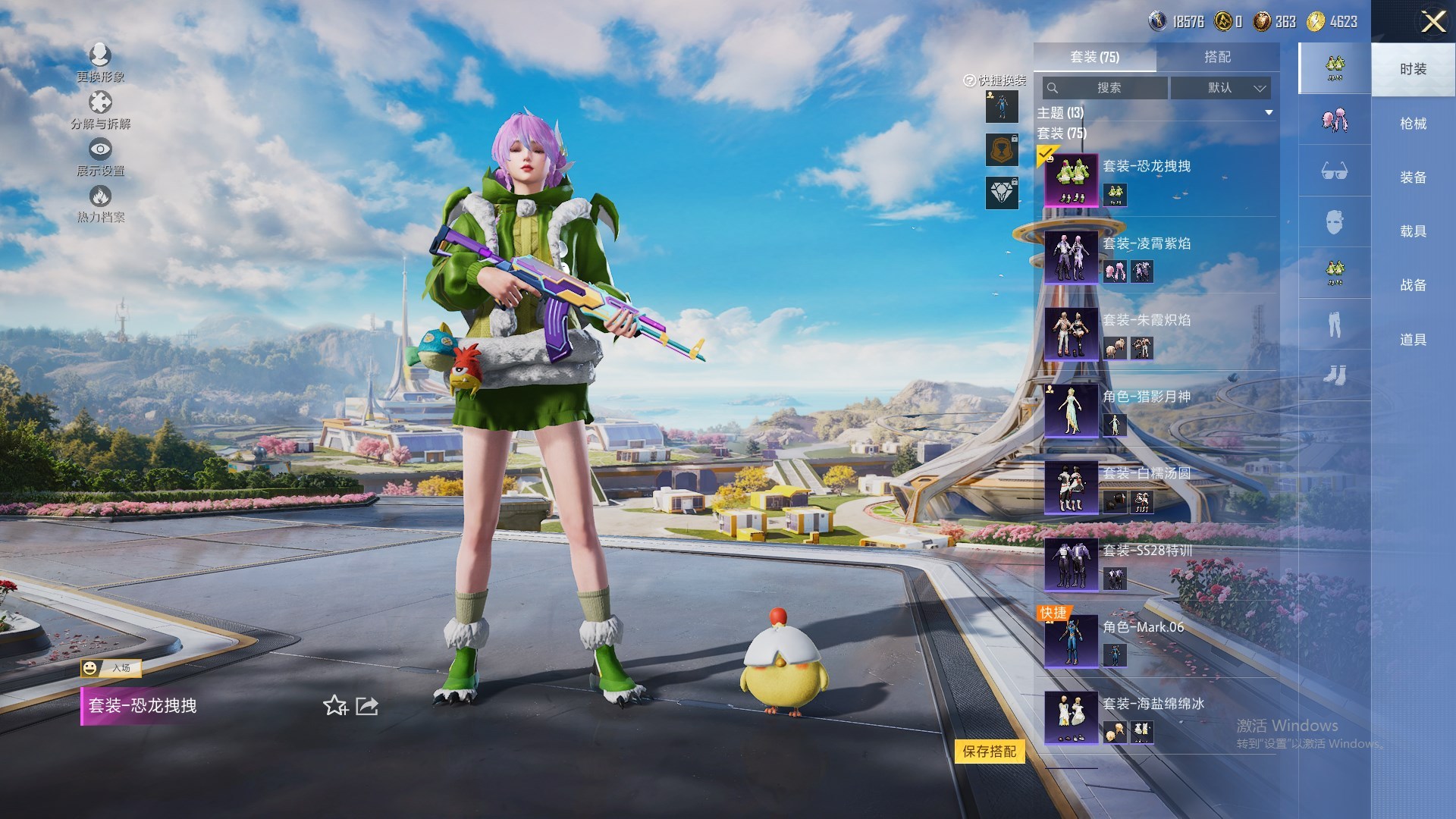Viewport: 1456px width, 819px height.
Task: Open the 载具 vehicles category
Action: point(1413,231)
